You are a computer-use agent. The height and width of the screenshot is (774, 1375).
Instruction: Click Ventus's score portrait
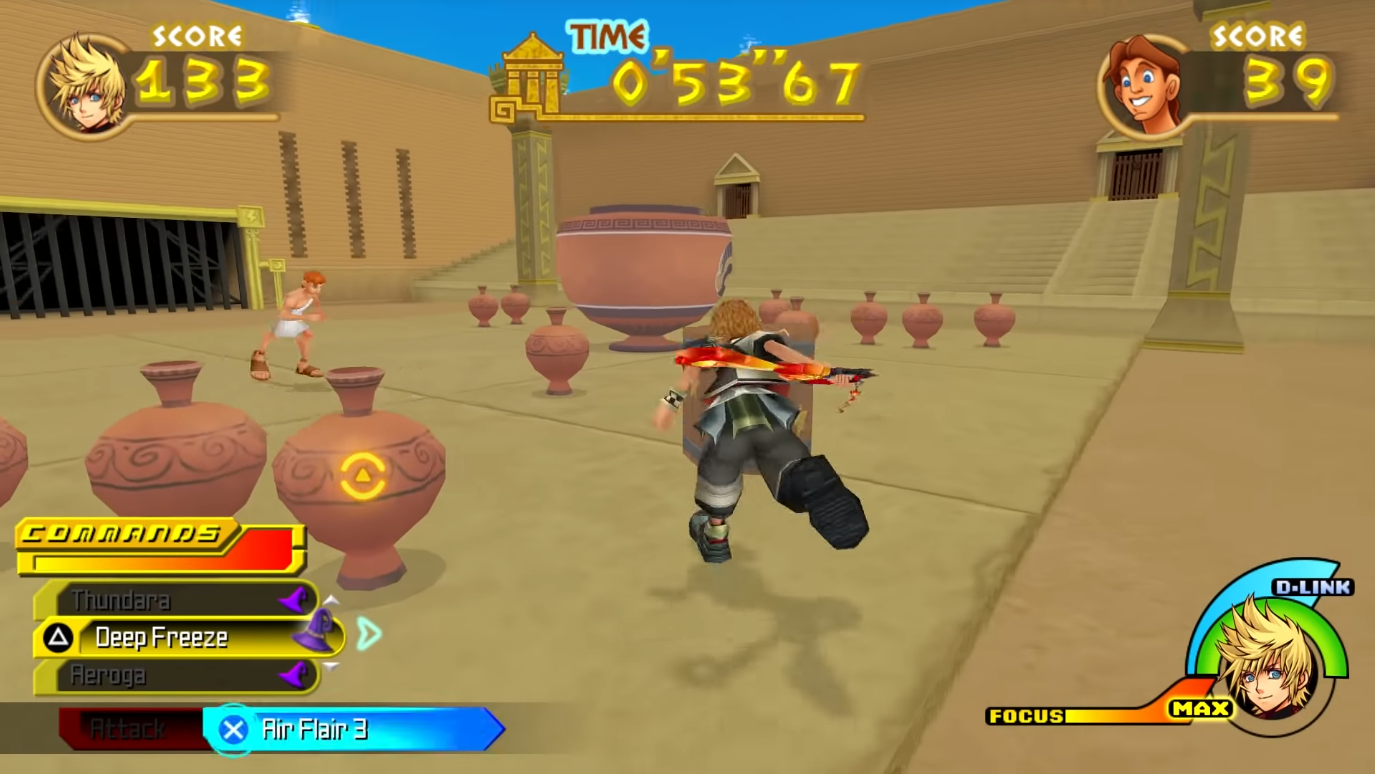[84, 83]
